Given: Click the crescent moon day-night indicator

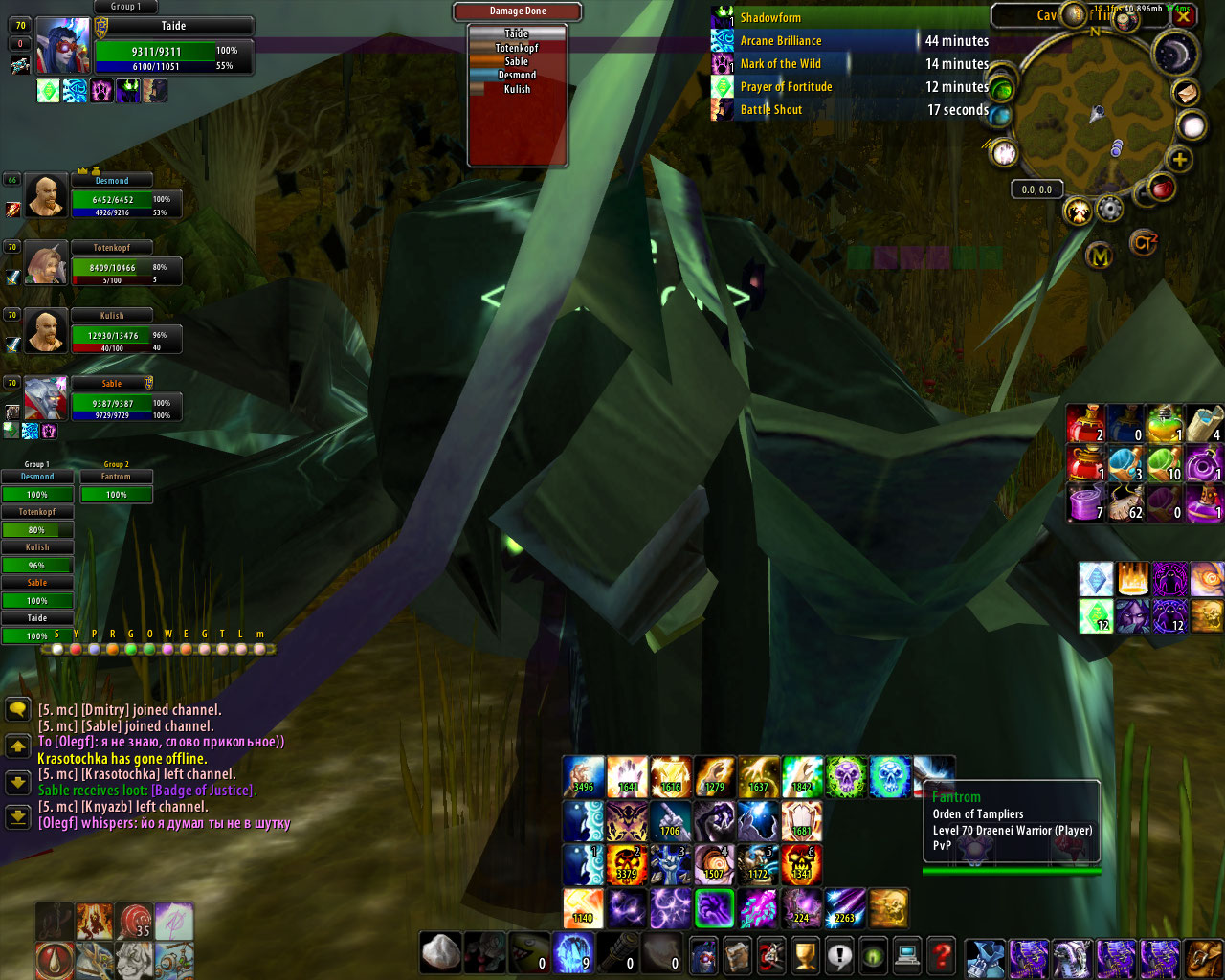Looking at the screenshot, I should coord(1176,55).
